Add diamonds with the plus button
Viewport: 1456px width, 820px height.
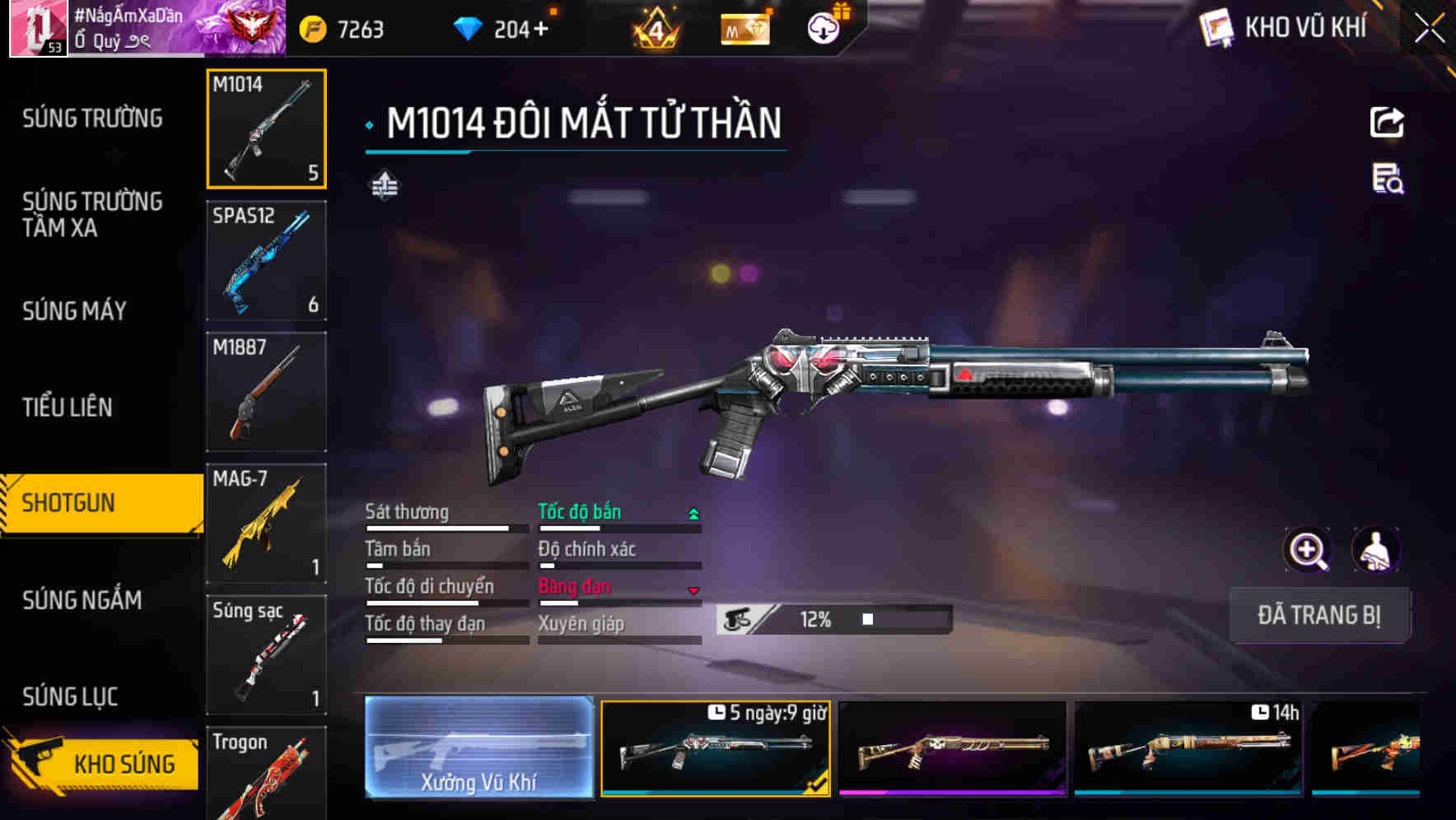coord(541,30)
